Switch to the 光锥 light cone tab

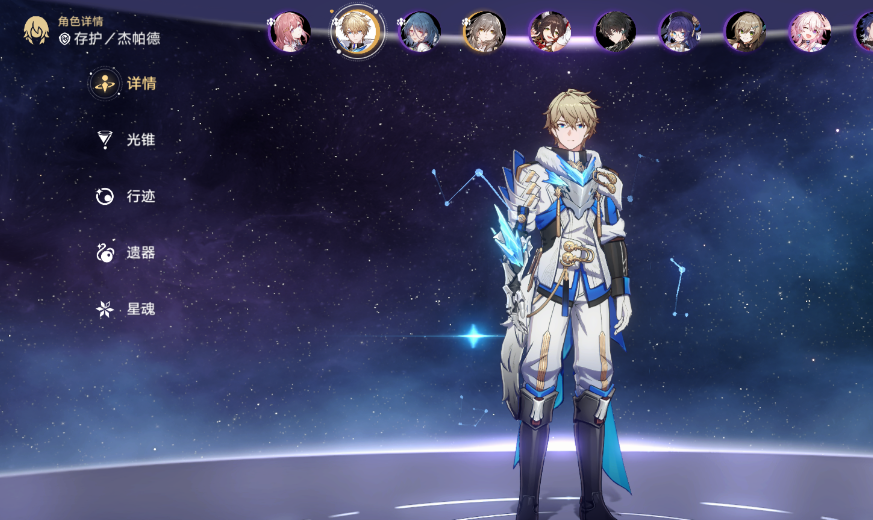click(125, 140)
